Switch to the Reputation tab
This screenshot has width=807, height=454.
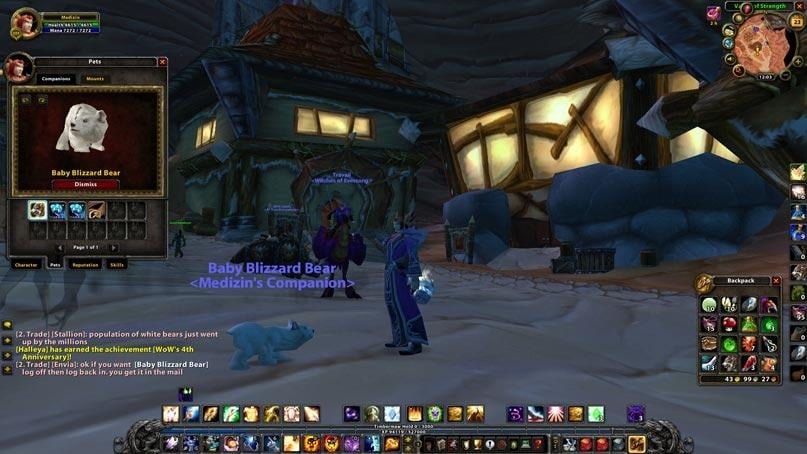pyautogui.click(x=85, y=265)
